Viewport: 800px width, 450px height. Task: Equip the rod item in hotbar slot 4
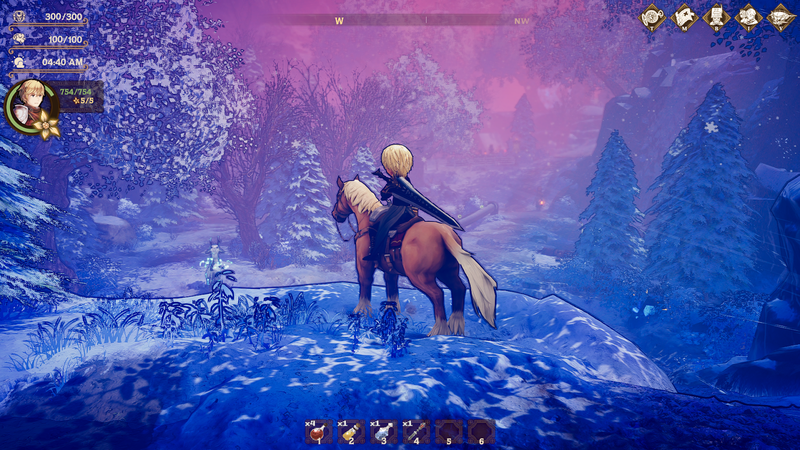[416, 431]
